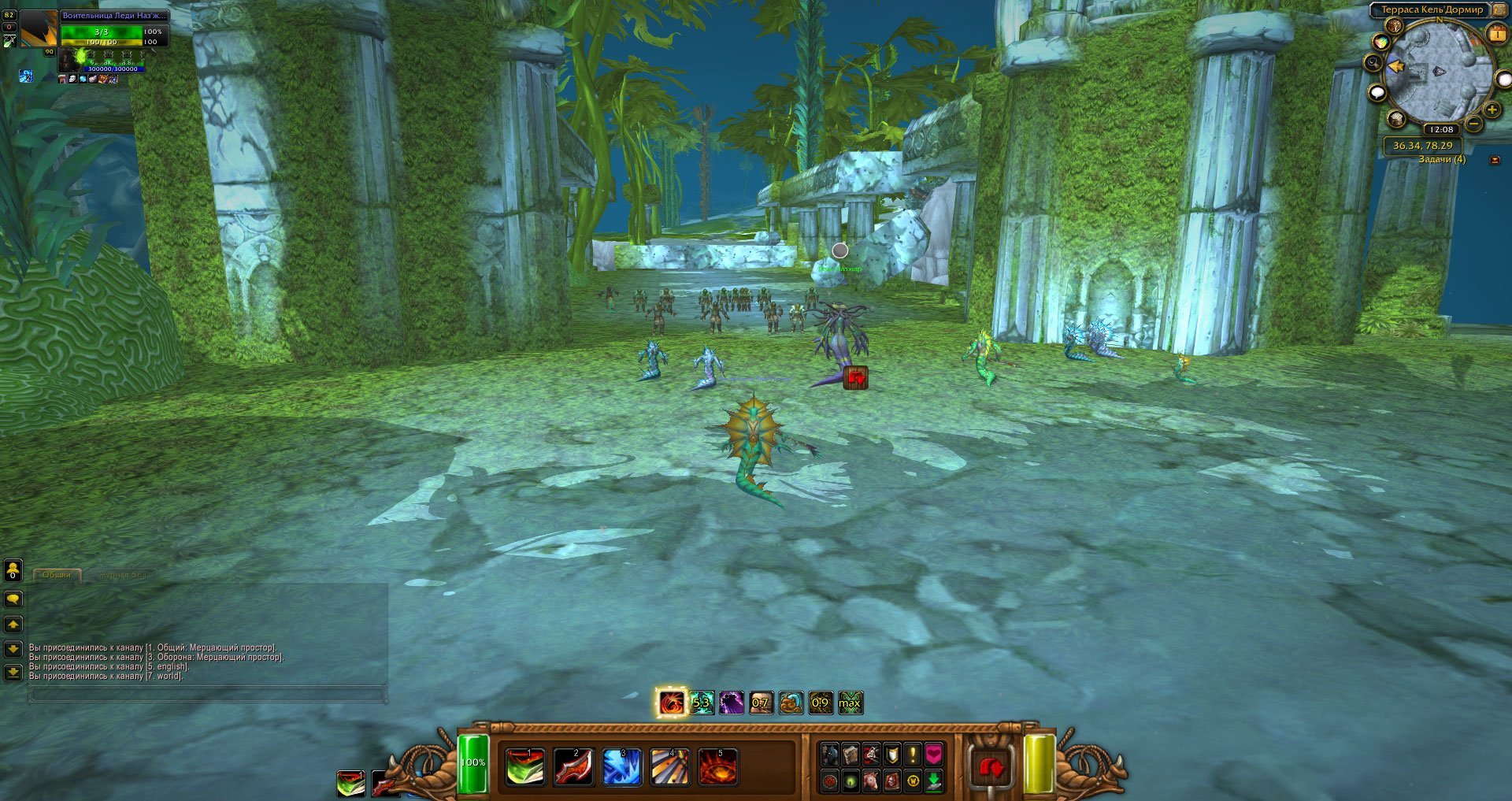The width and height of the screenshot is (1512, 801).
Task: Zoom out the minimap with minus button
Action: click(x=1473, y=124)
